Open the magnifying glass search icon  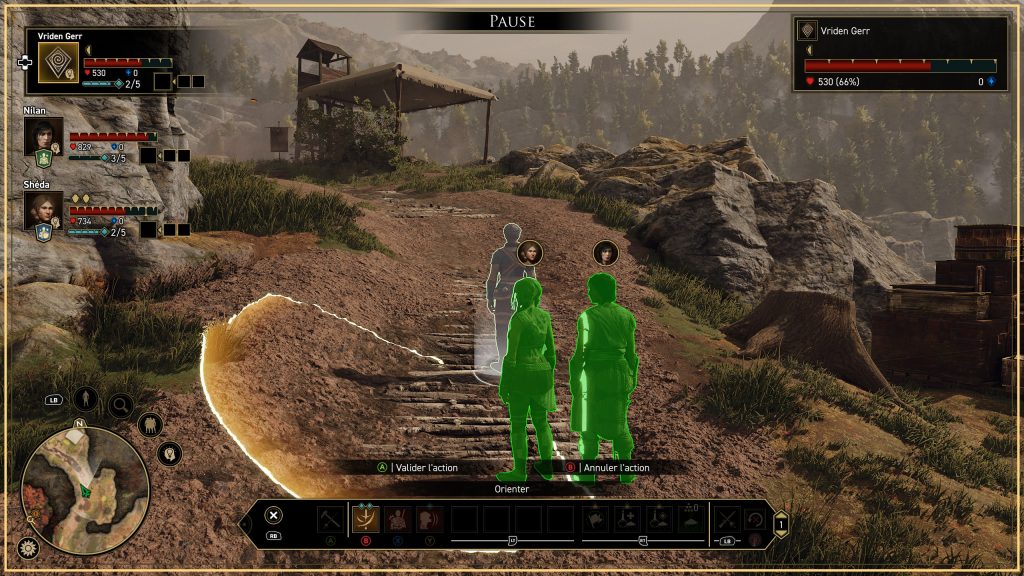pos(121,405)
